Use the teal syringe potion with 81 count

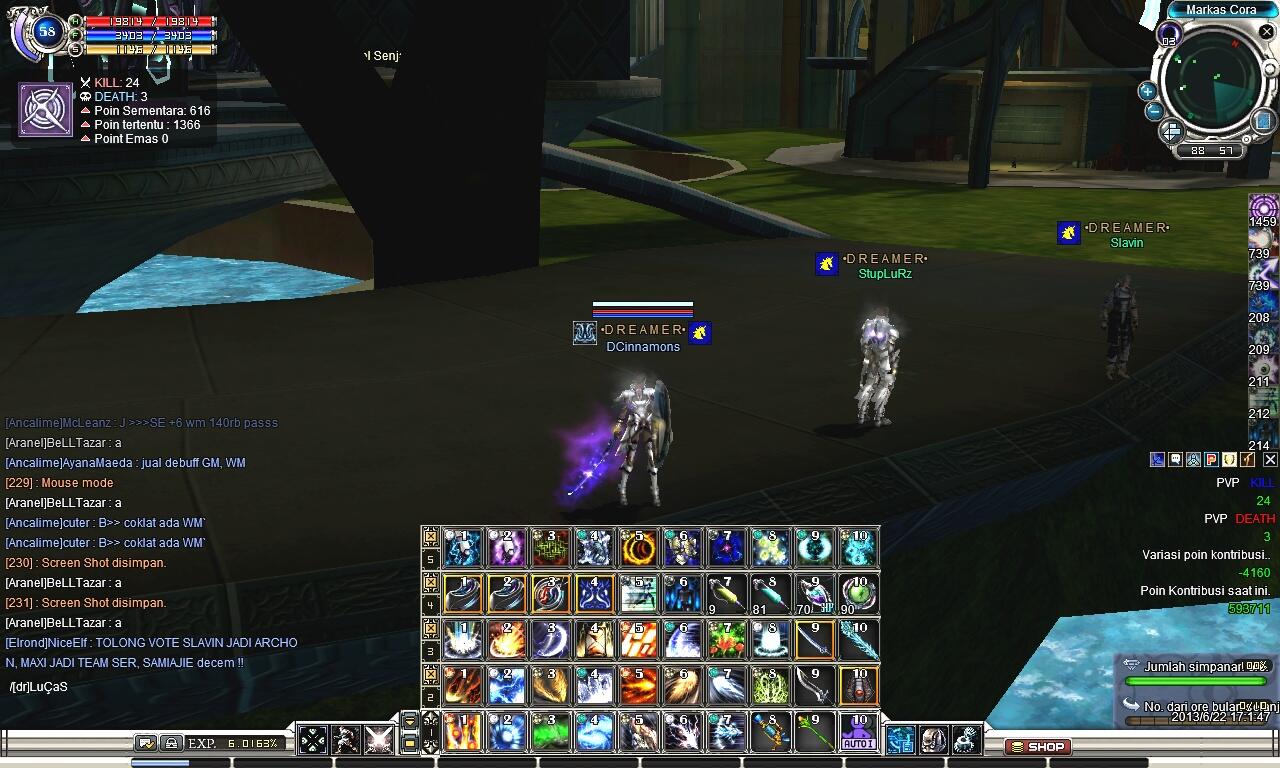tap(770, 593)
